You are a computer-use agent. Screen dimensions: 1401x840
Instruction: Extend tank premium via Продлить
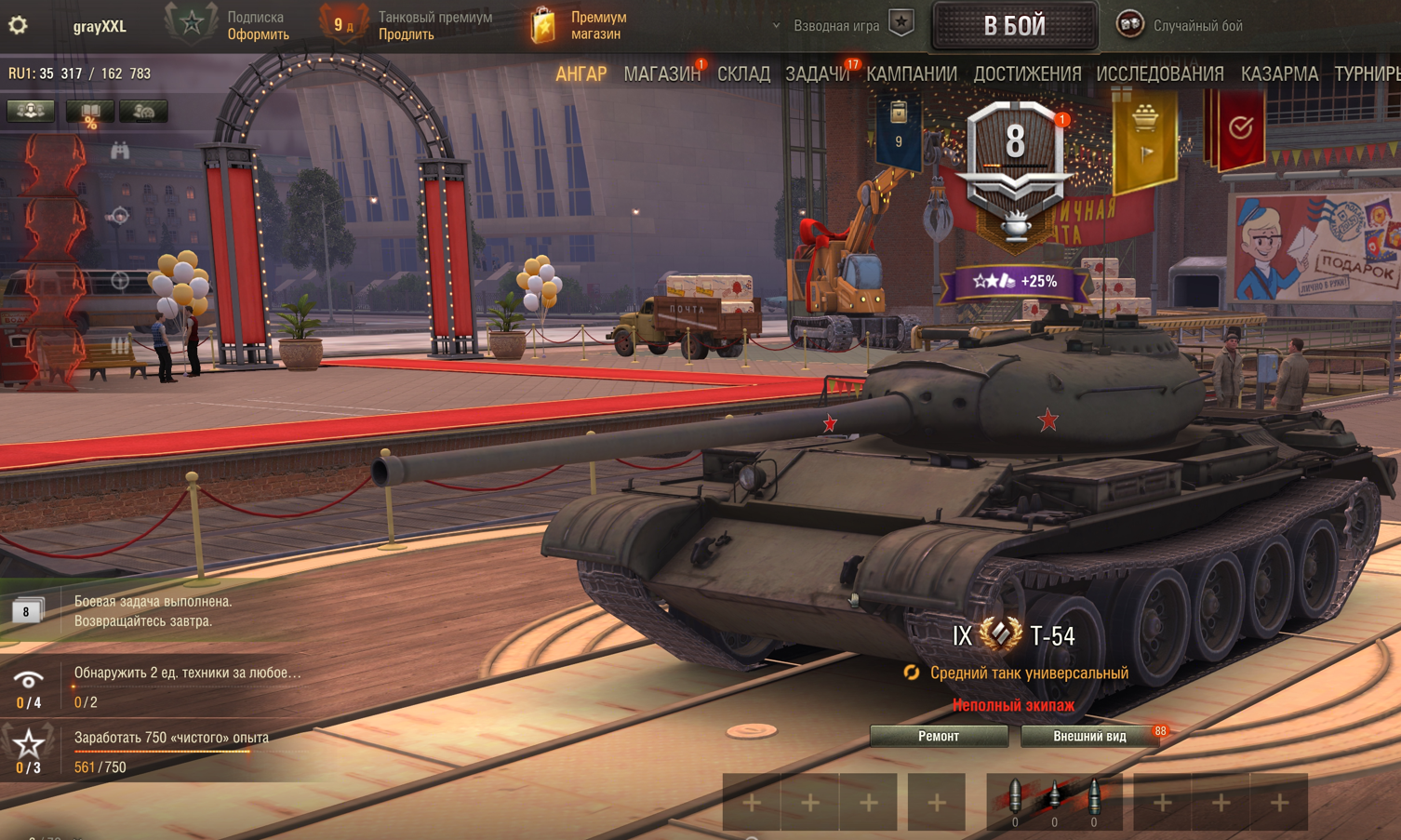[407, 34]
